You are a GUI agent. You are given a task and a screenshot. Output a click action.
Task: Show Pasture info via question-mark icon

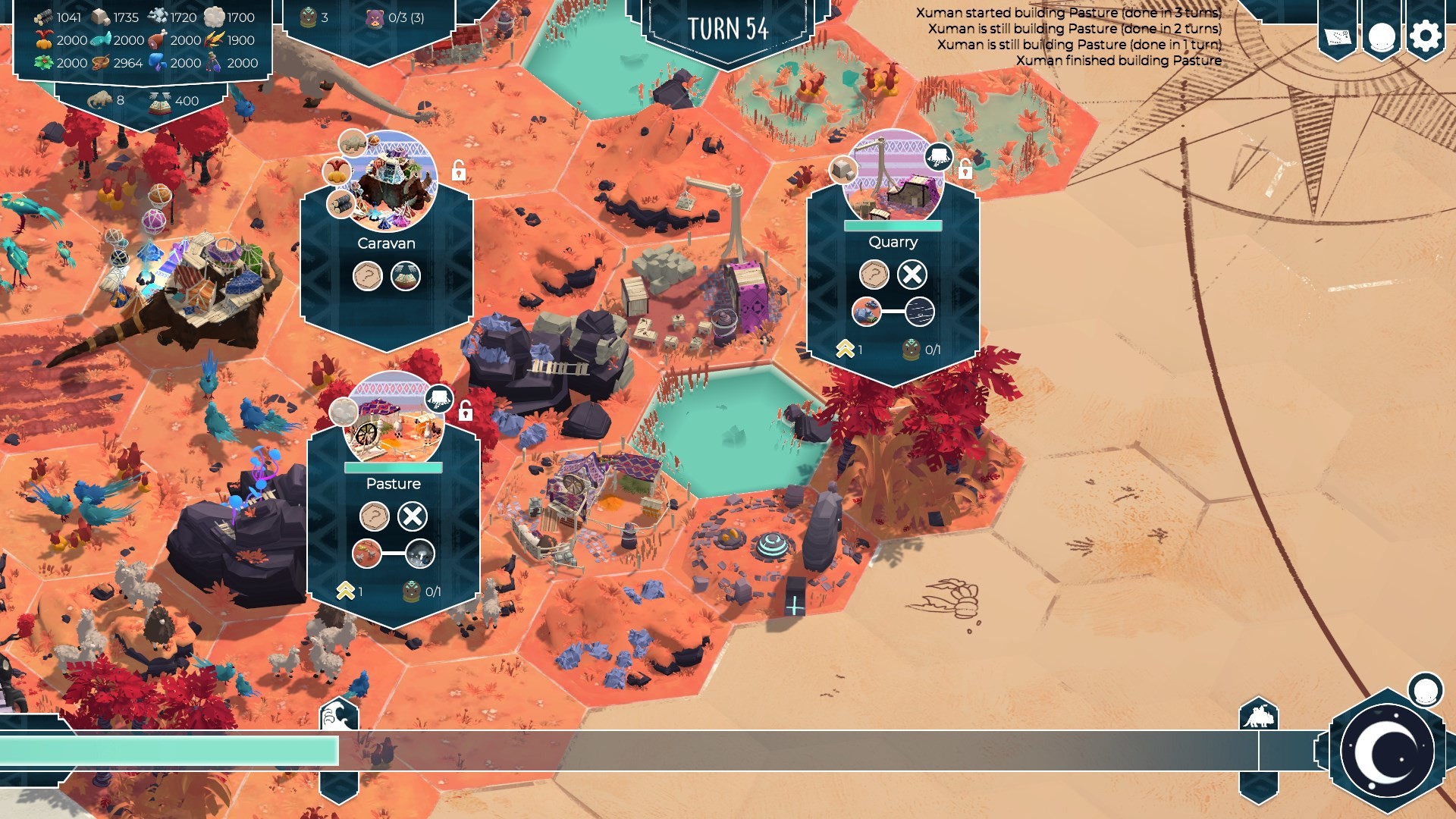tap(374, 516)
